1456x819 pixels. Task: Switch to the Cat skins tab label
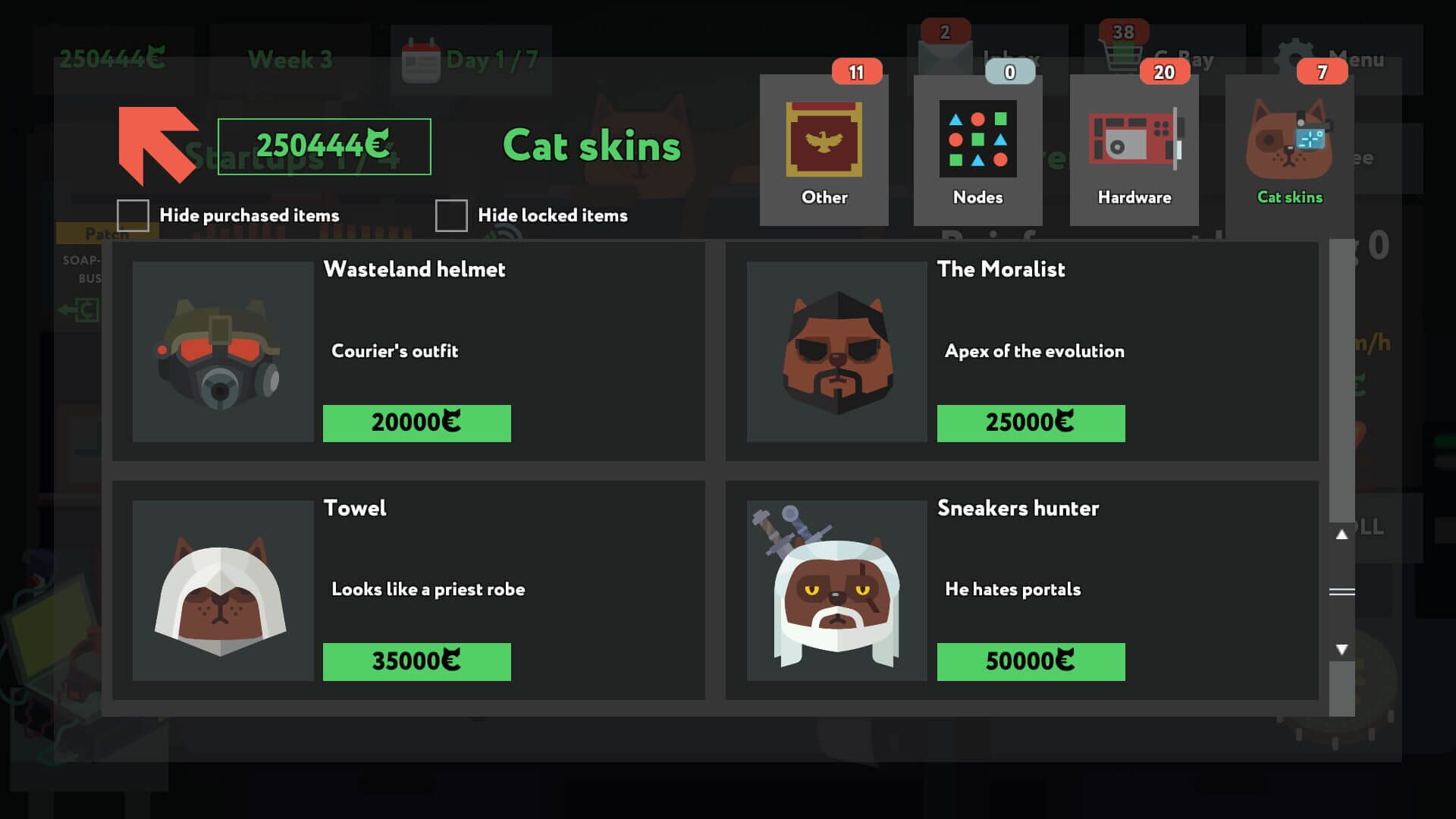point(1288,197)
